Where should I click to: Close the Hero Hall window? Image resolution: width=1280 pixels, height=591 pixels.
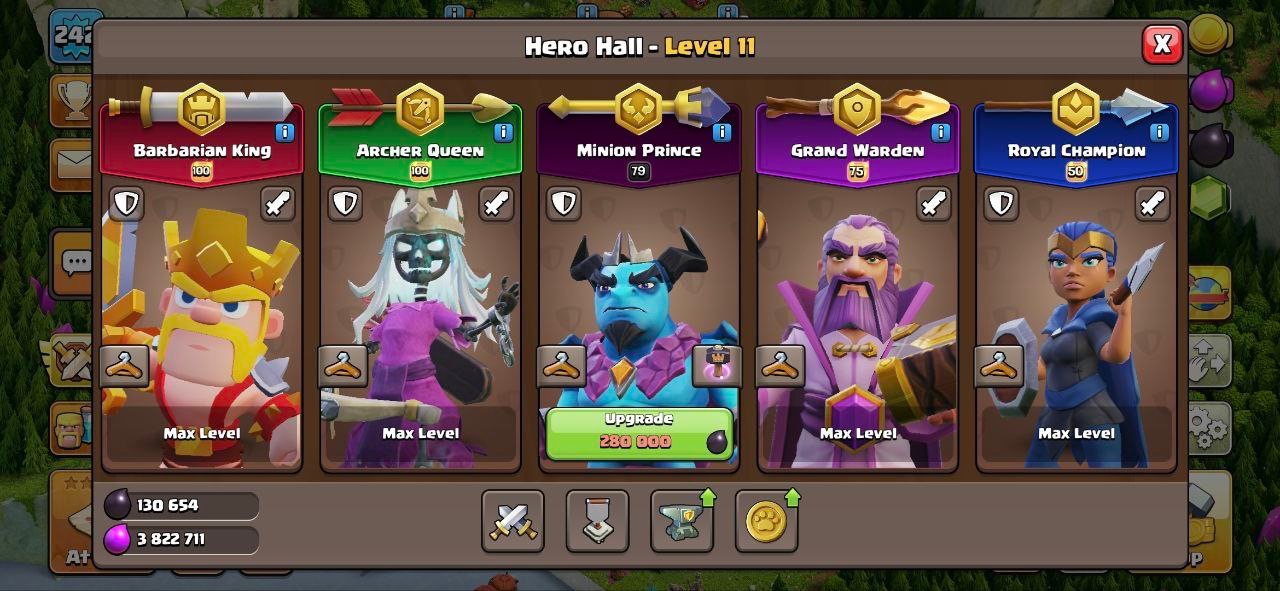[x=1161, y=44]
